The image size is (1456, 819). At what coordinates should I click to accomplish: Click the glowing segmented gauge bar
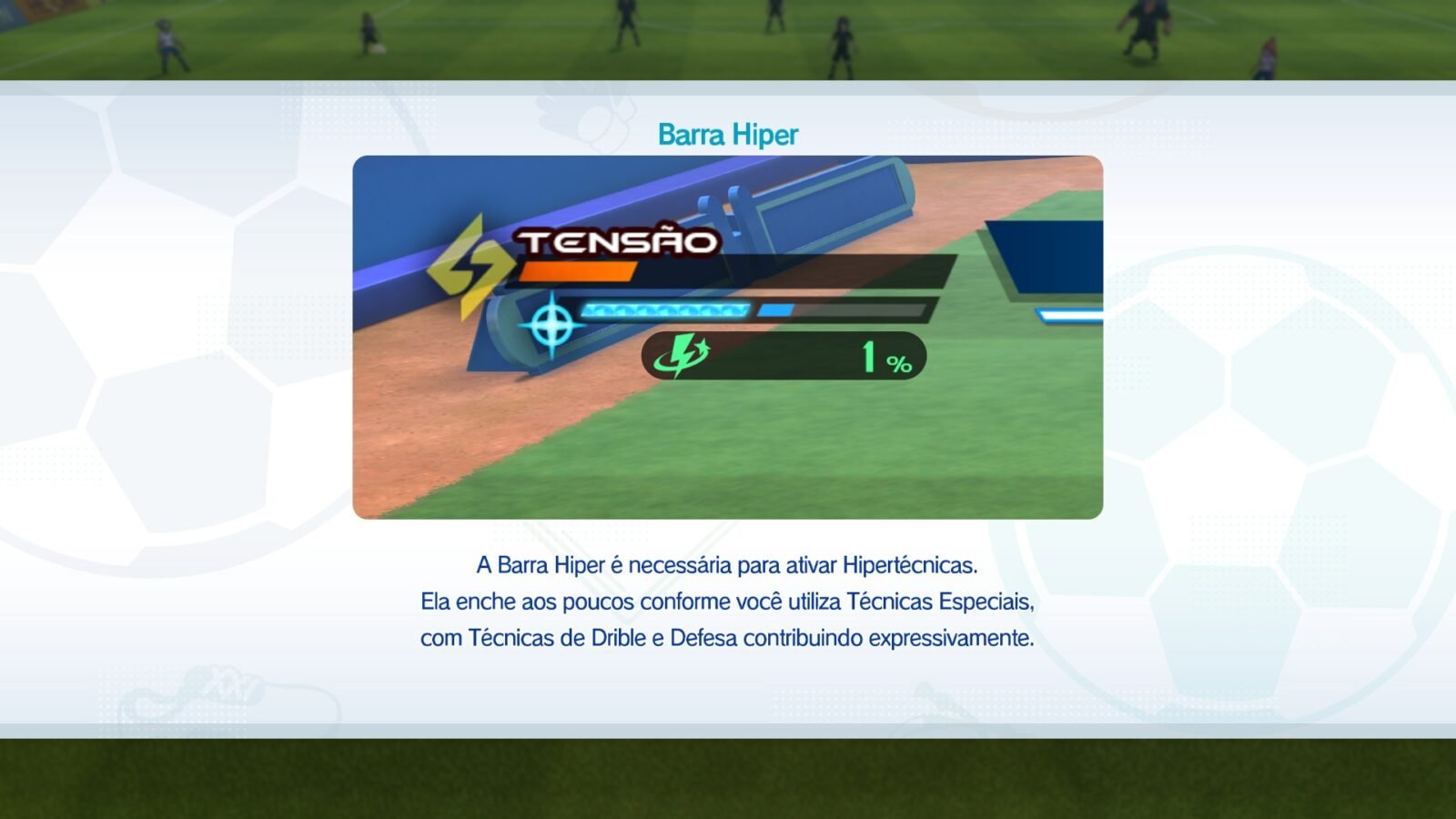[x=669, y=309]
